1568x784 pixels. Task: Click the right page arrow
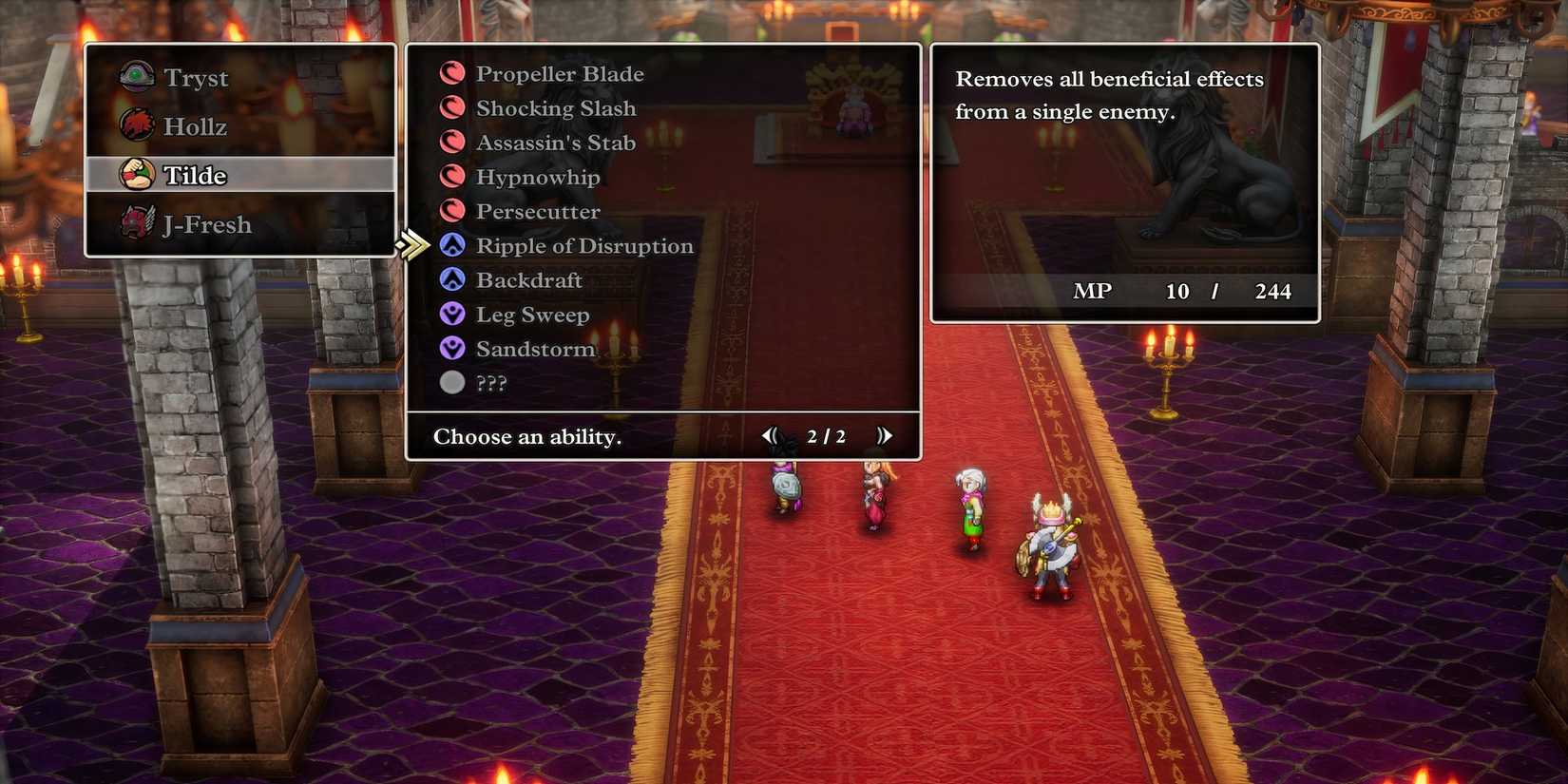[885, 435]
